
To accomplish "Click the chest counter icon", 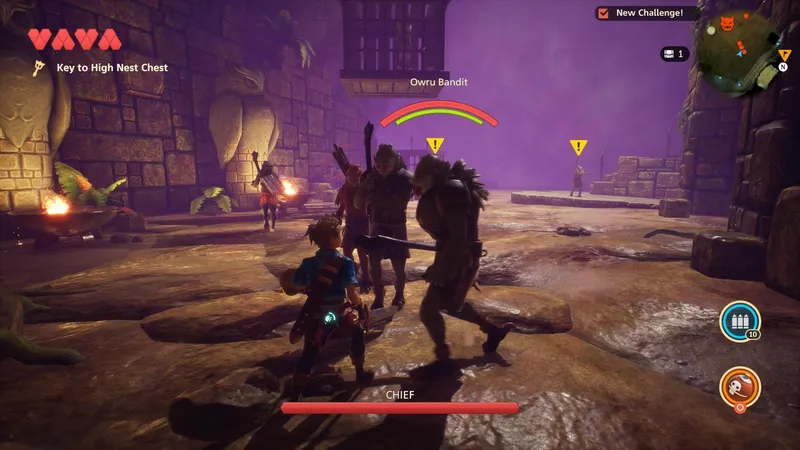I will (x=668, y=53).
